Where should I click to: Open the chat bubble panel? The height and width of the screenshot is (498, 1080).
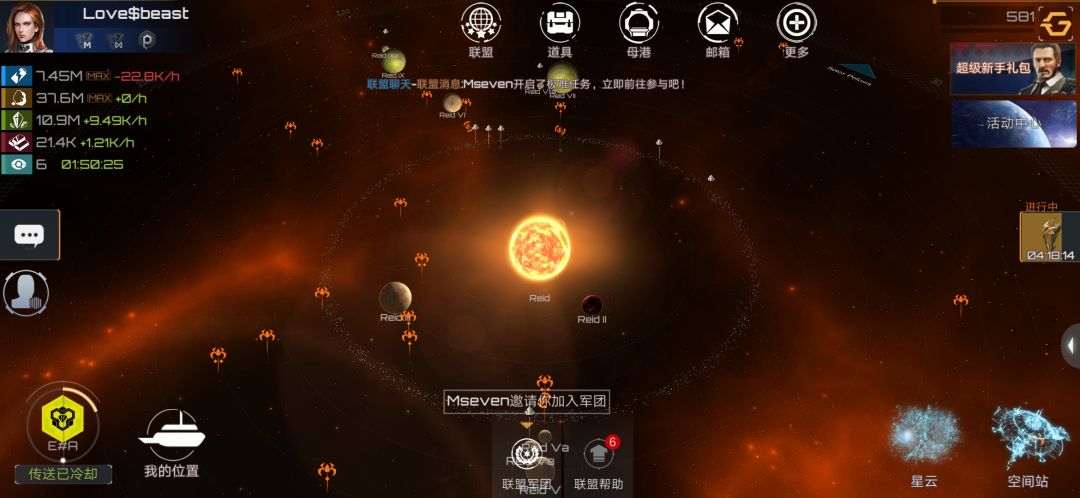[29, 235]
